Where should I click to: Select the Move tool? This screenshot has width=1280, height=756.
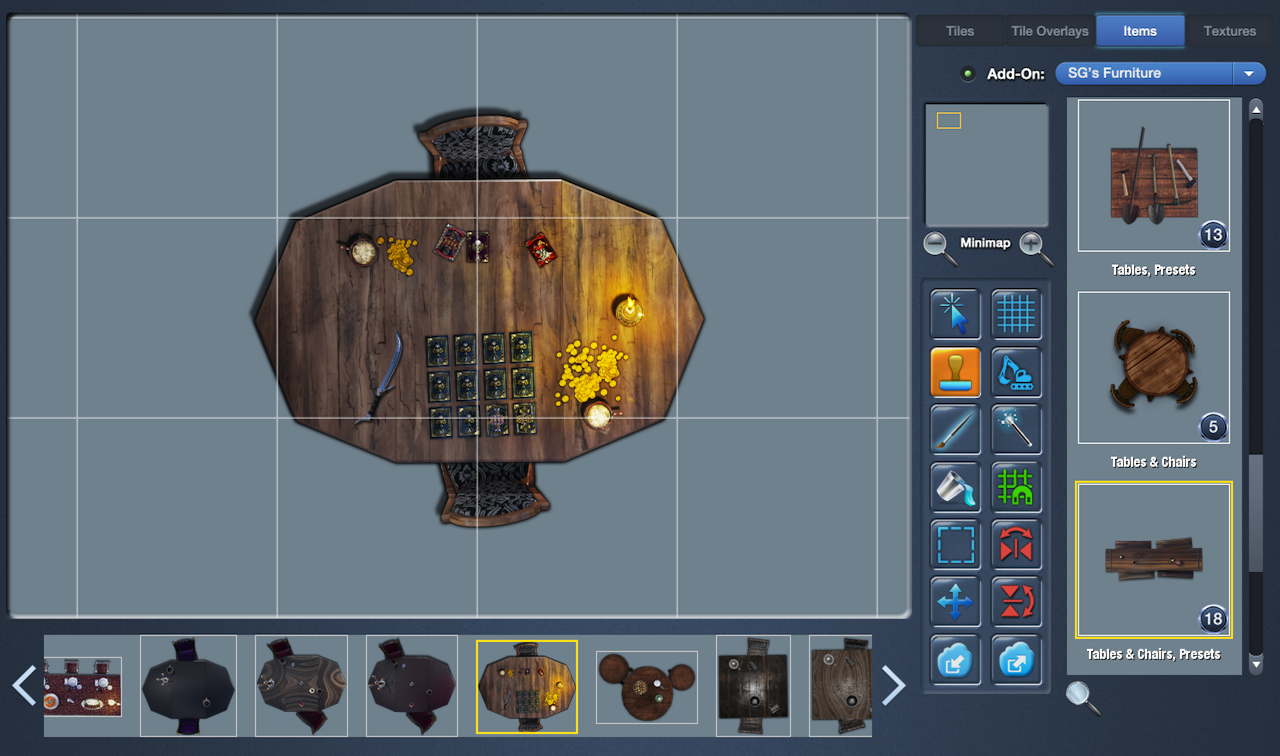954,602
